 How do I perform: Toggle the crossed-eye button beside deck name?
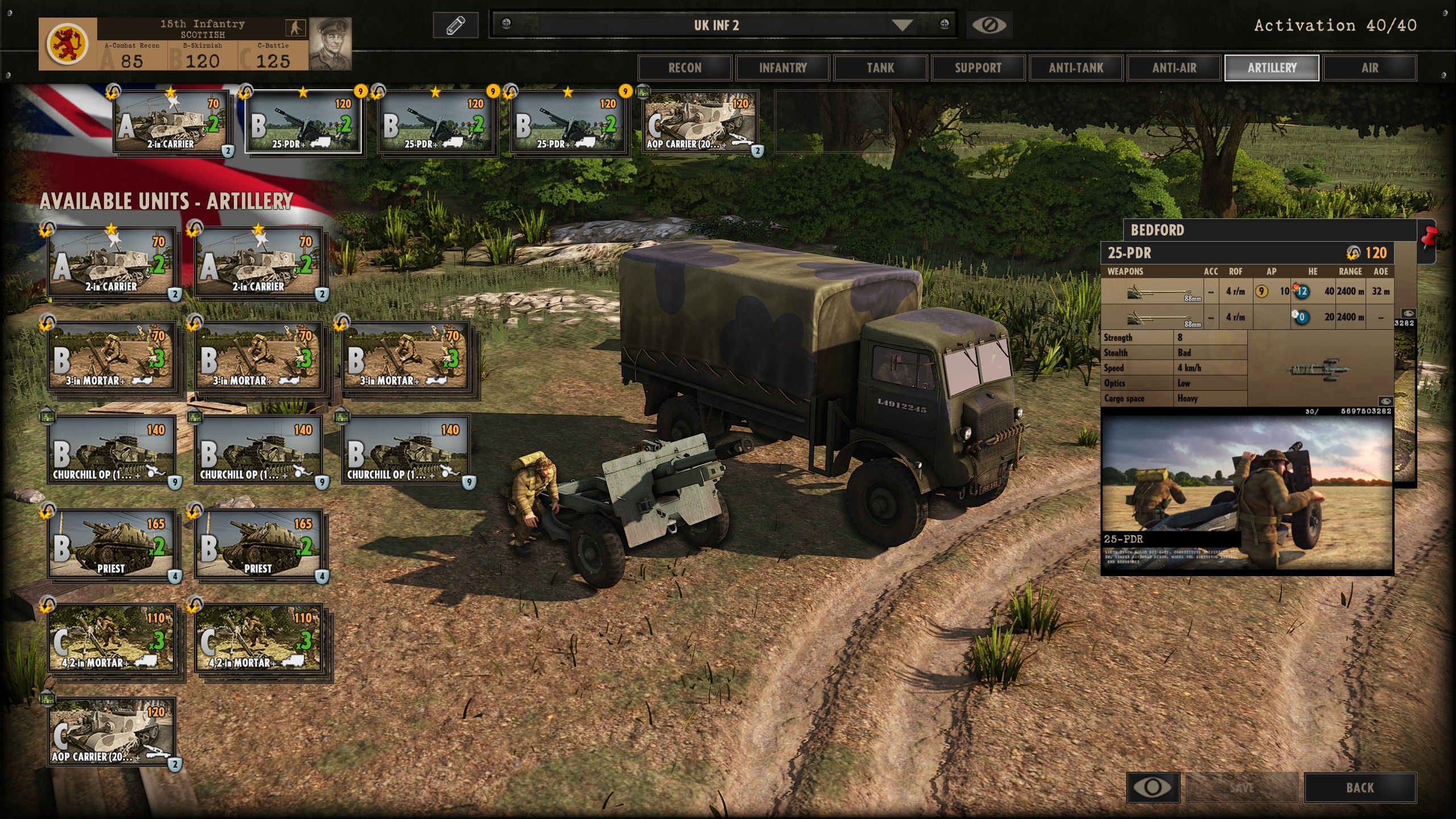989,25
